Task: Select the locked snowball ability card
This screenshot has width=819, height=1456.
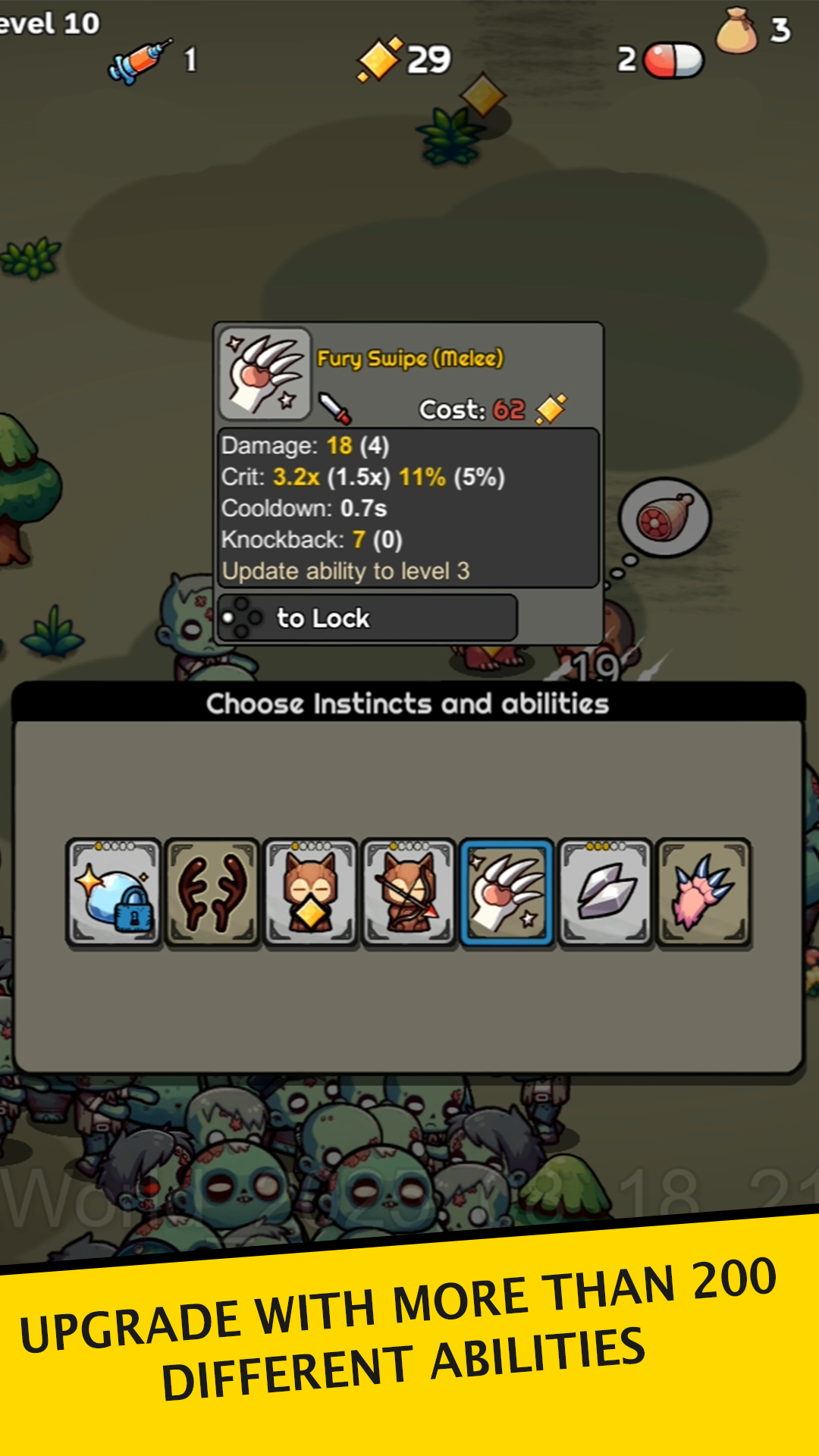Action: point(114,893)
